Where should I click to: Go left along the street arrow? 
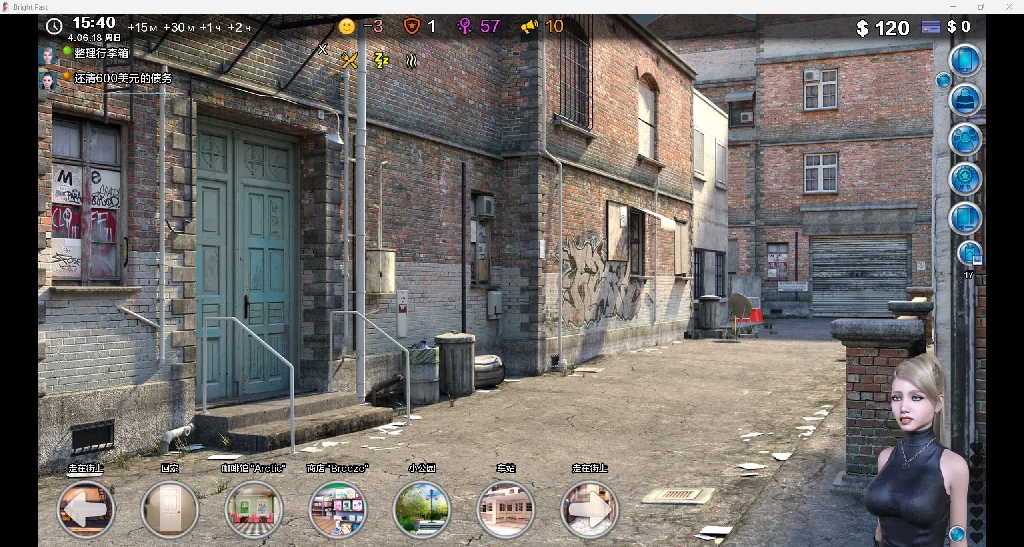point(86,509)
